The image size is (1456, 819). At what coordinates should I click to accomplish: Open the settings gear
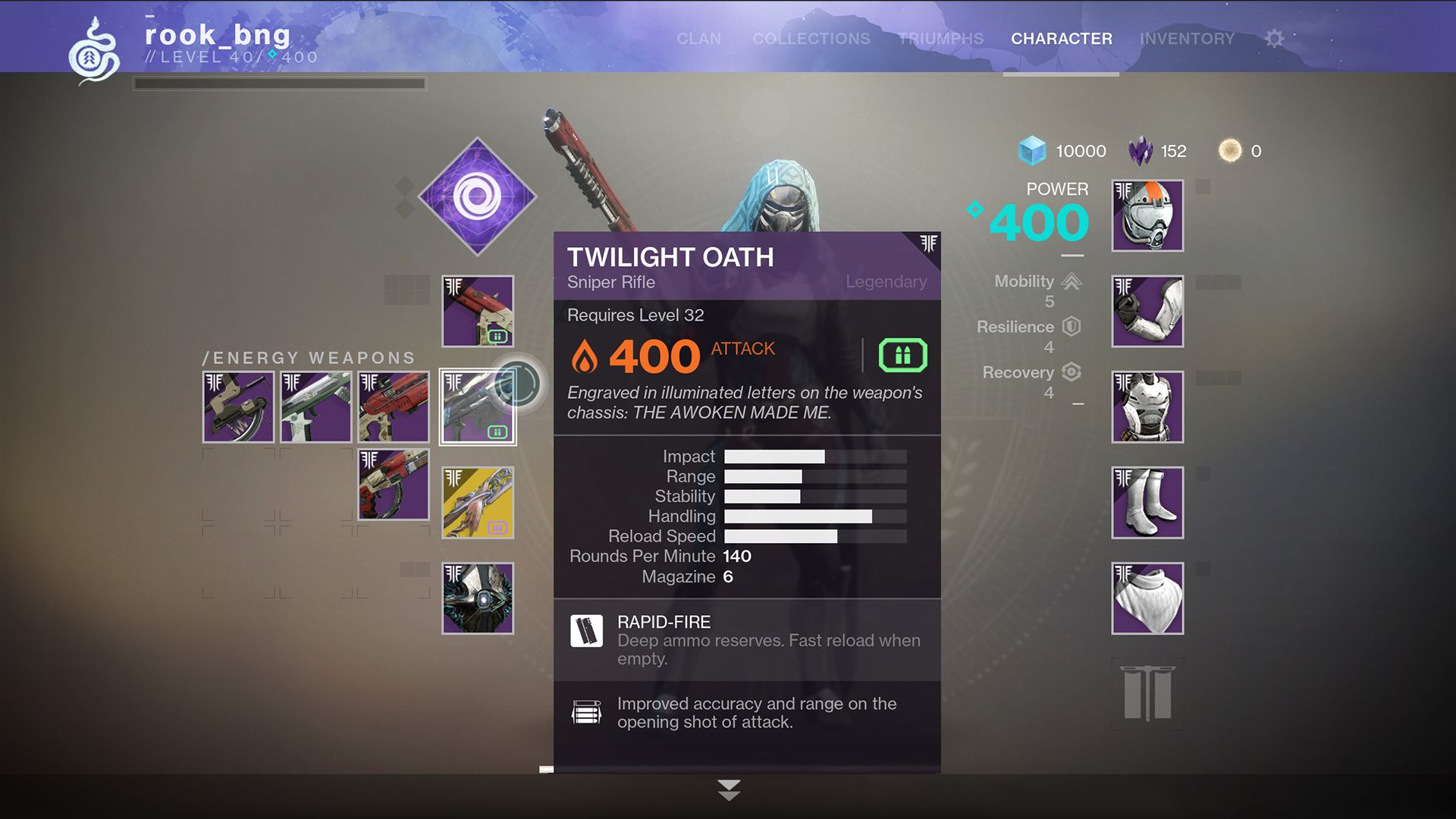(1274, 39)
